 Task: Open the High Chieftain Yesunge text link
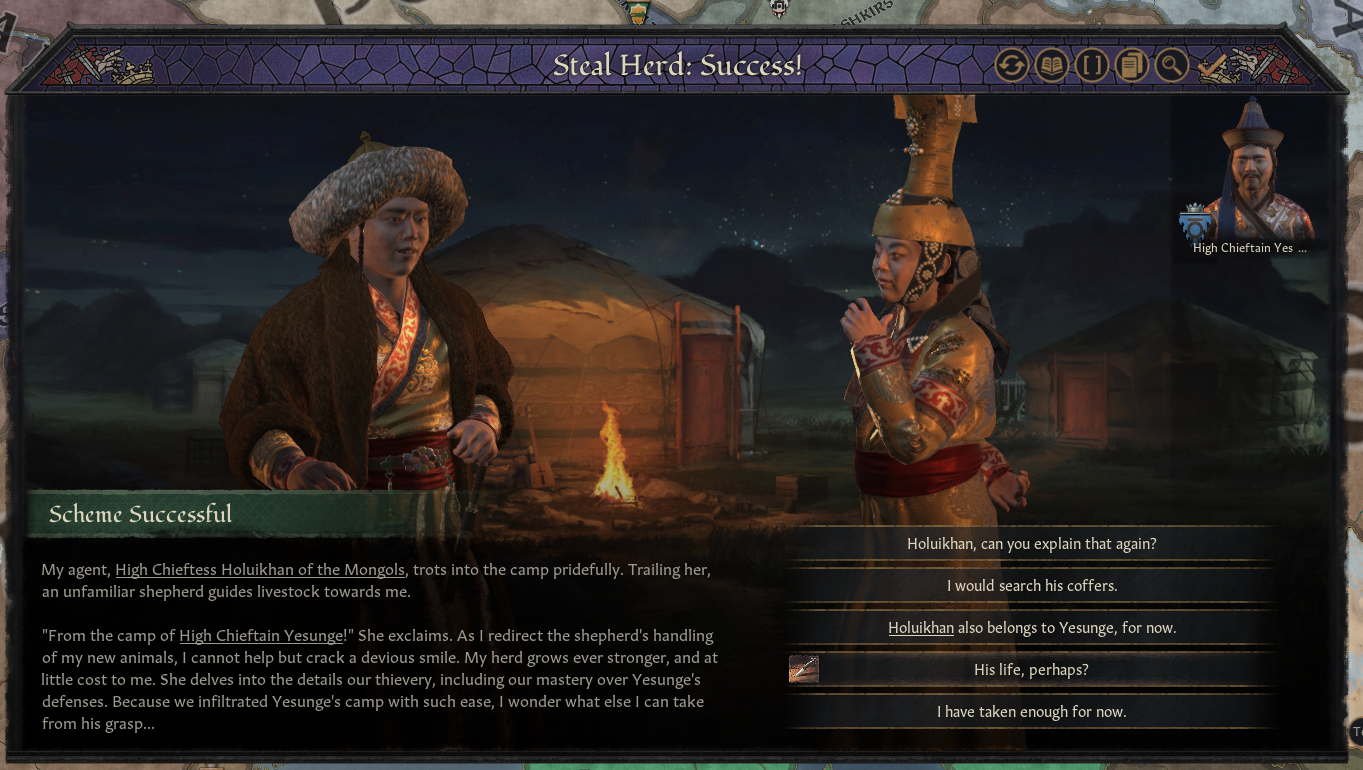(262, 635)
